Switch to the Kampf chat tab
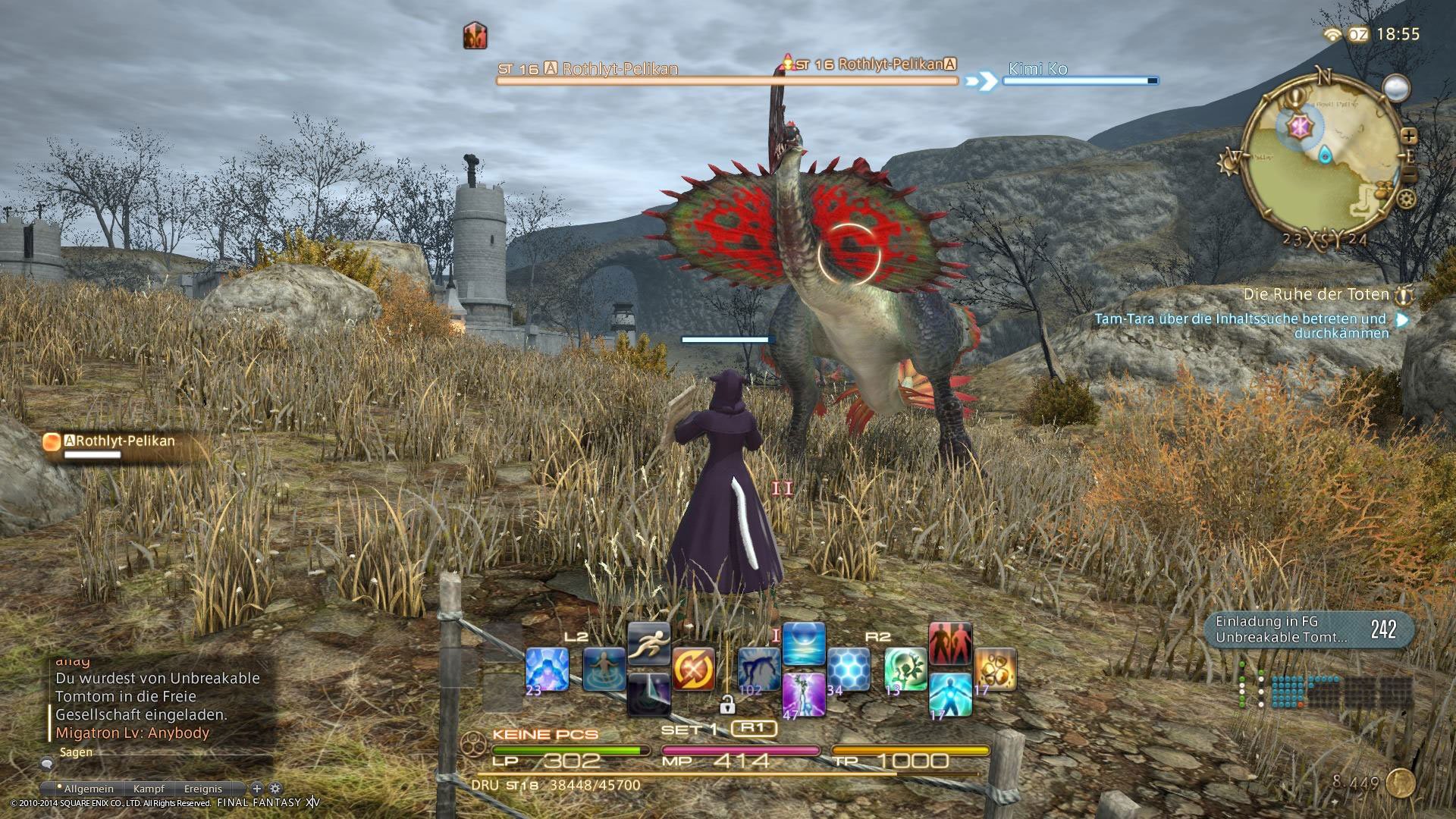The height and width of the screenshot is (819, 1456). click(149, 789)
